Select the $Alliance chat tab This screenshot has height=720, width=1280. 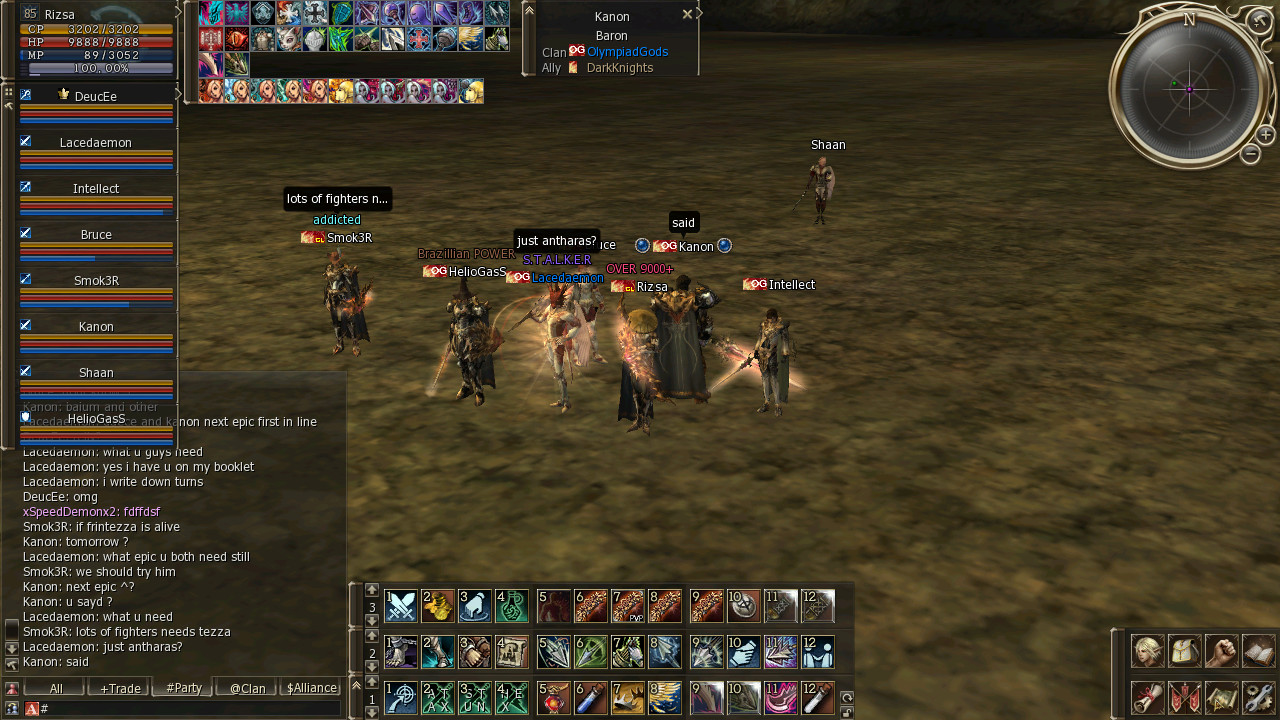(311, 688)
